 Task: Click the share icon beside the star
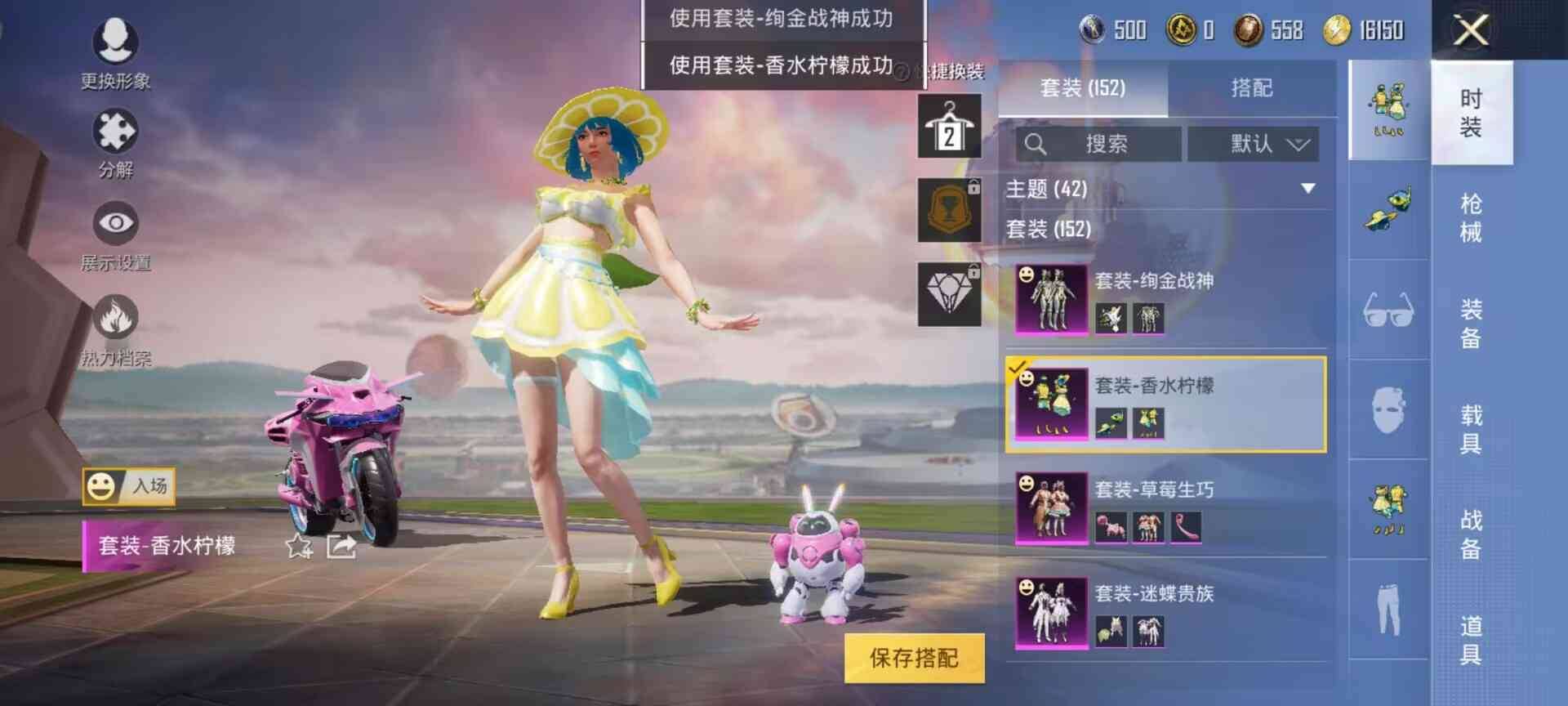click(343, 546)
